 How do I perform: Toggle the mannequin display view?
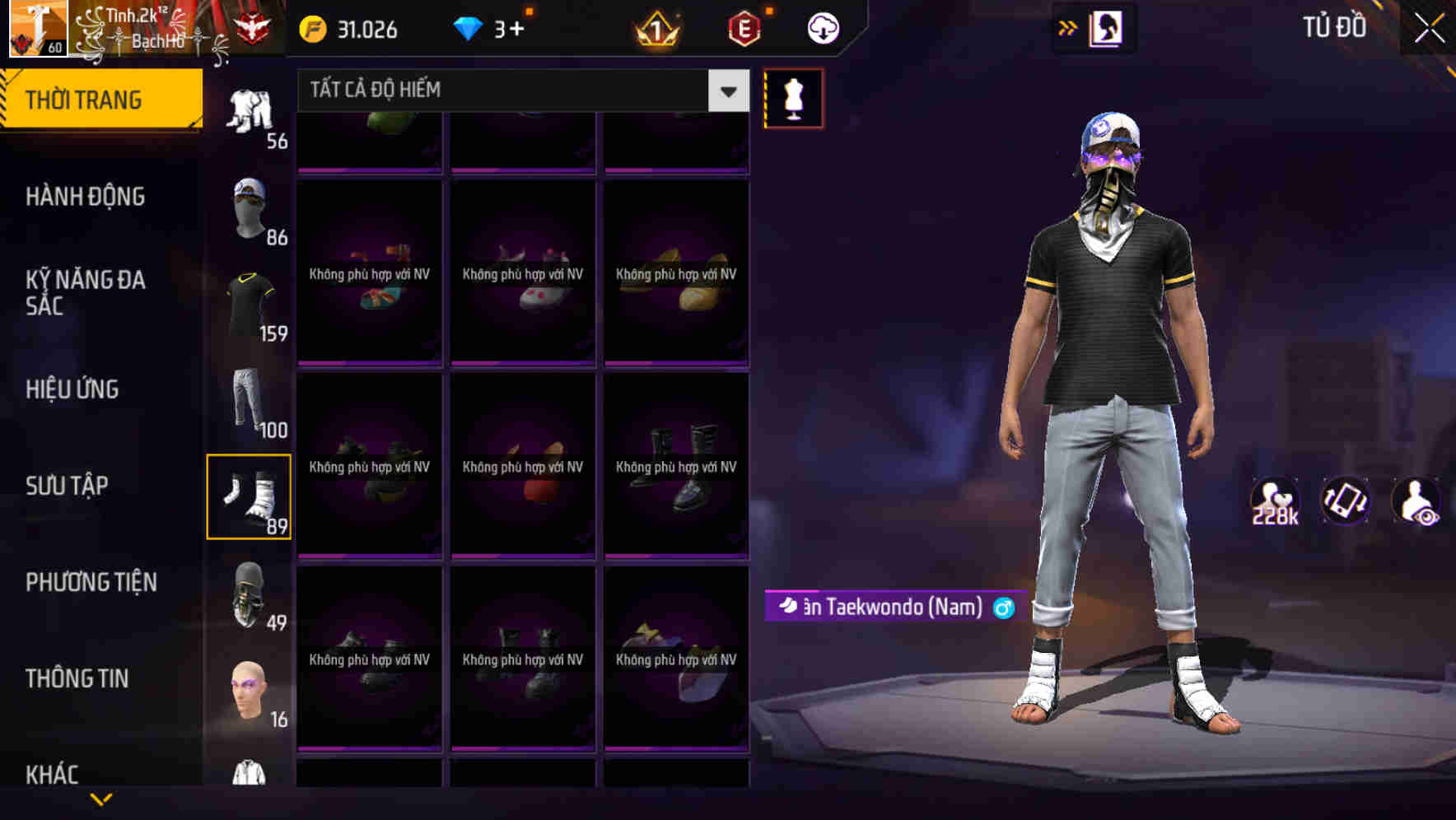[x=793, y=97]
